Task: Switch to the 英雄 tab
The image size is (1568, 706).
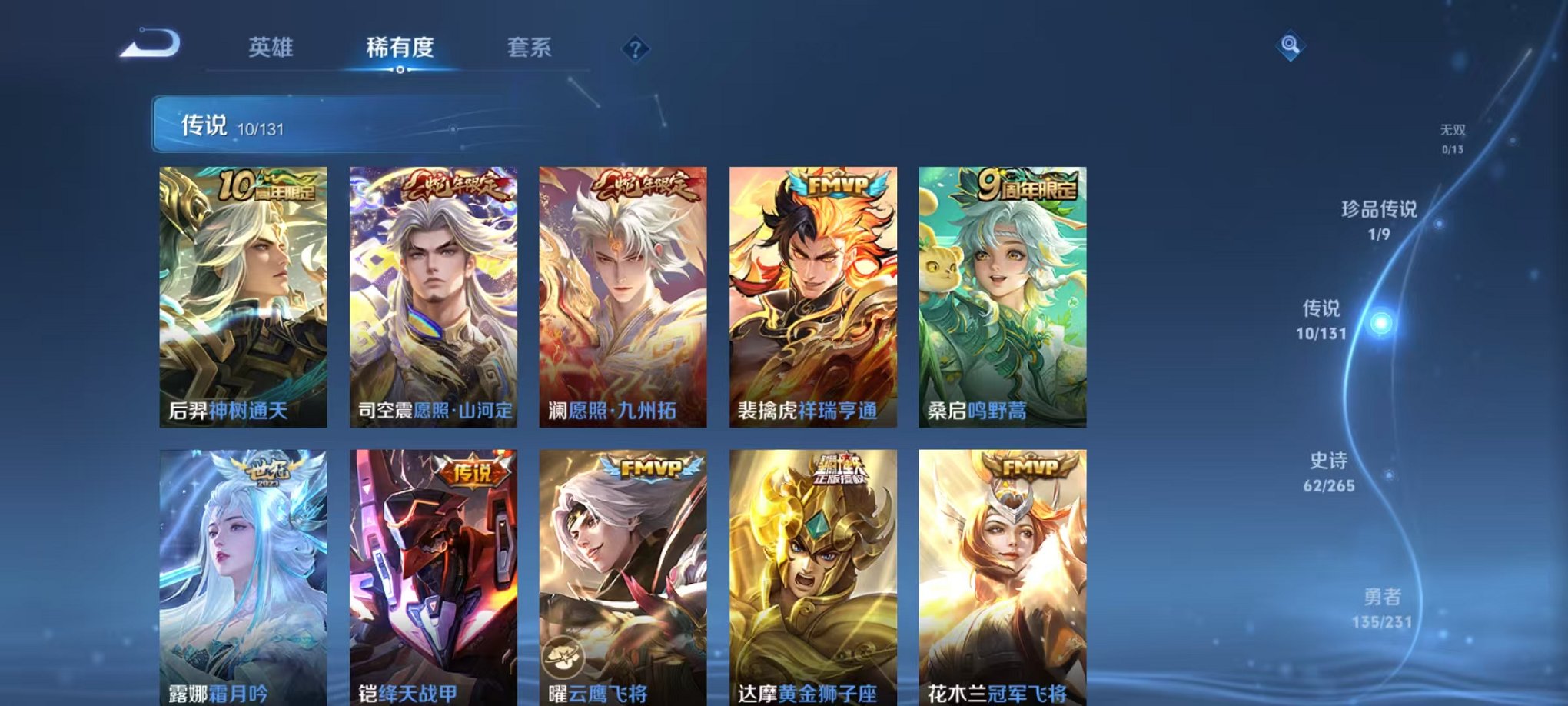Action: [x=273, y=48]
